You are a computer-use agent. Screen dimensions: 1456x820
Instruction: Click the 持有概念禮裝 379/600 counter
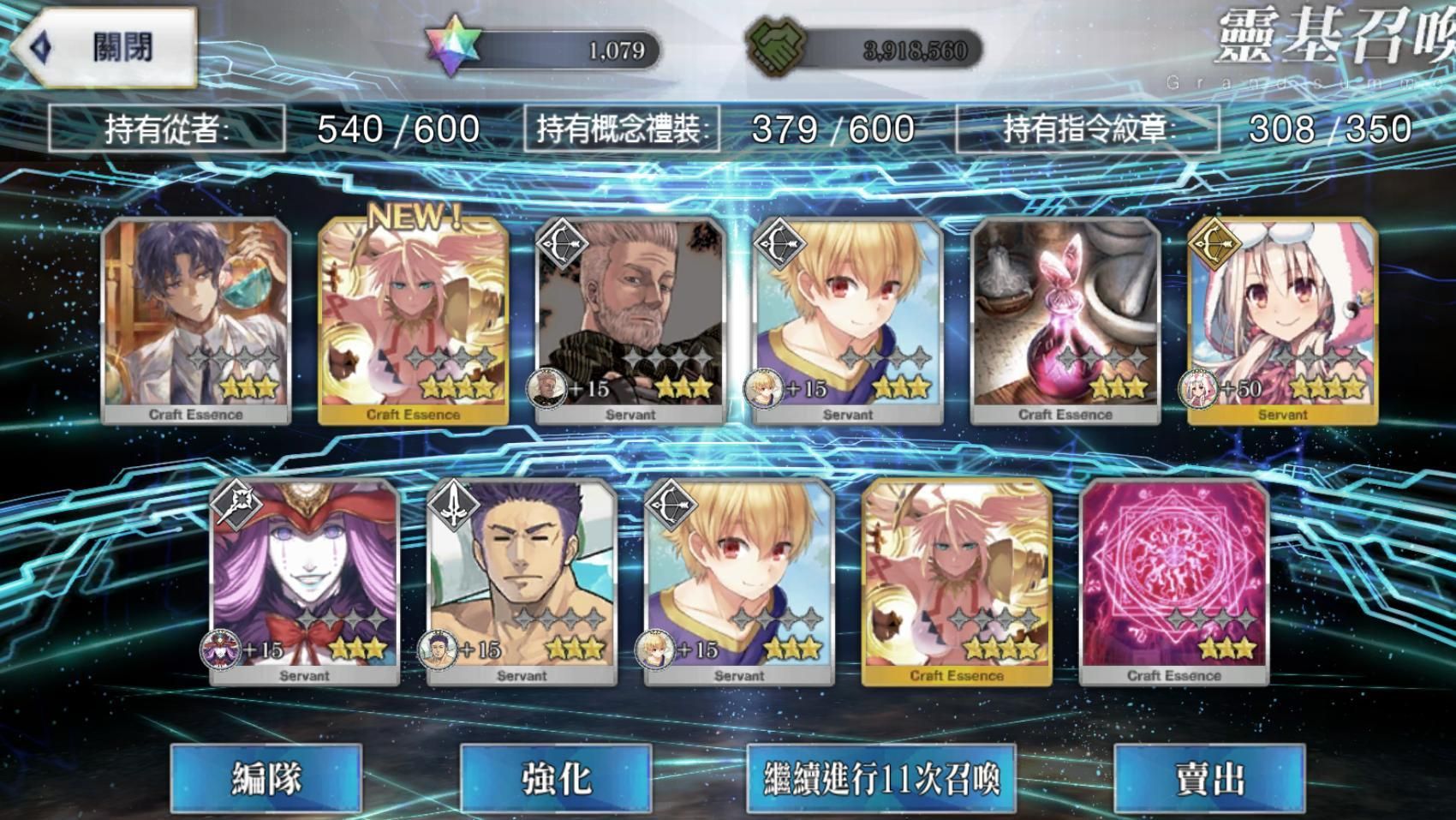719,128
